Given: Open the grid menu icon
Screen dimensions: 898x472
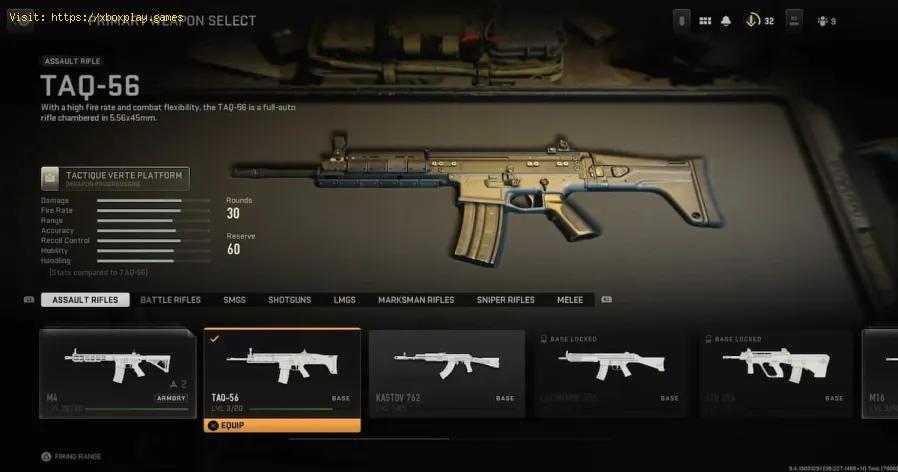Looking at the screenshot, I should [705, 21].
